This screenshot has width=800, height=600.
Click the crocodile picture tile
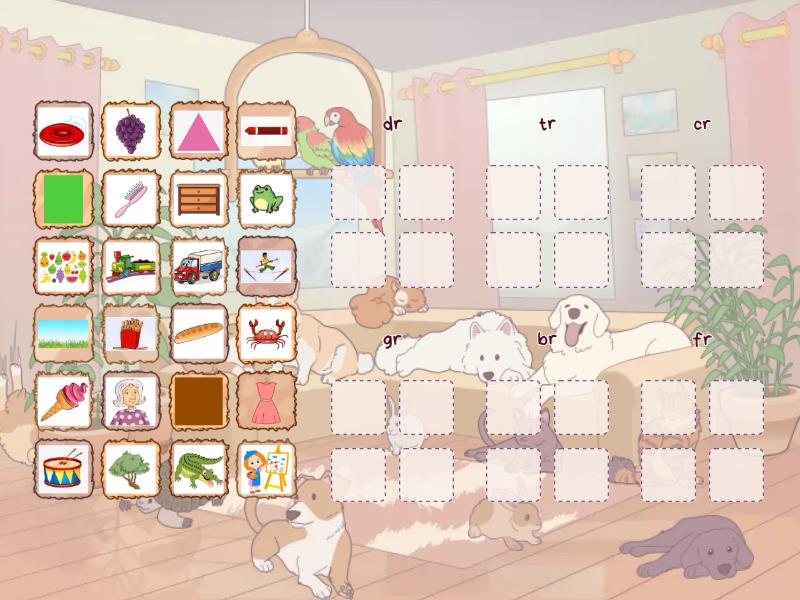click(x=199, y=468)
